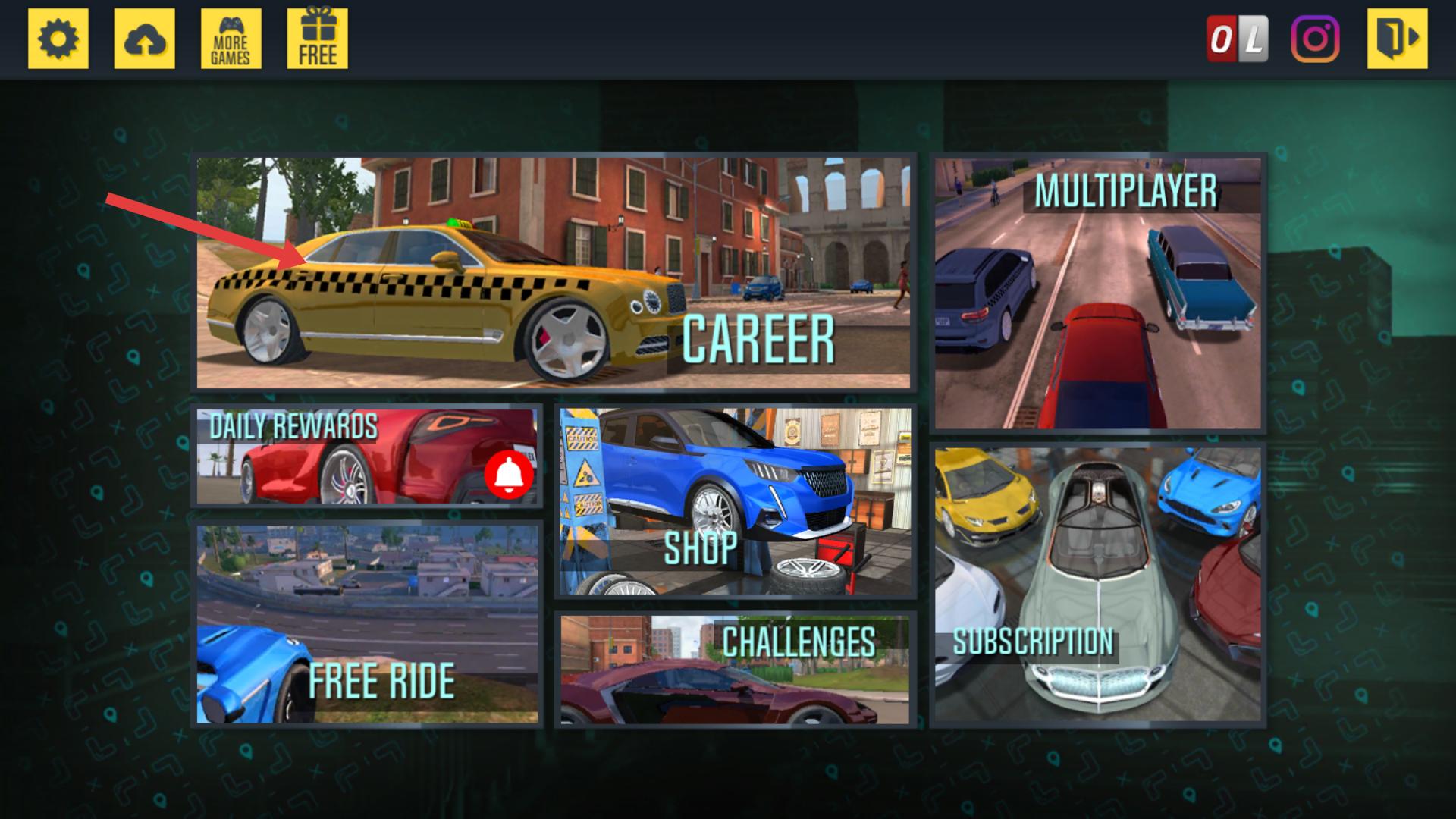Screen dimensions: 1456x819
Task: Start Career mode
Action: click(x=554, y=273)
